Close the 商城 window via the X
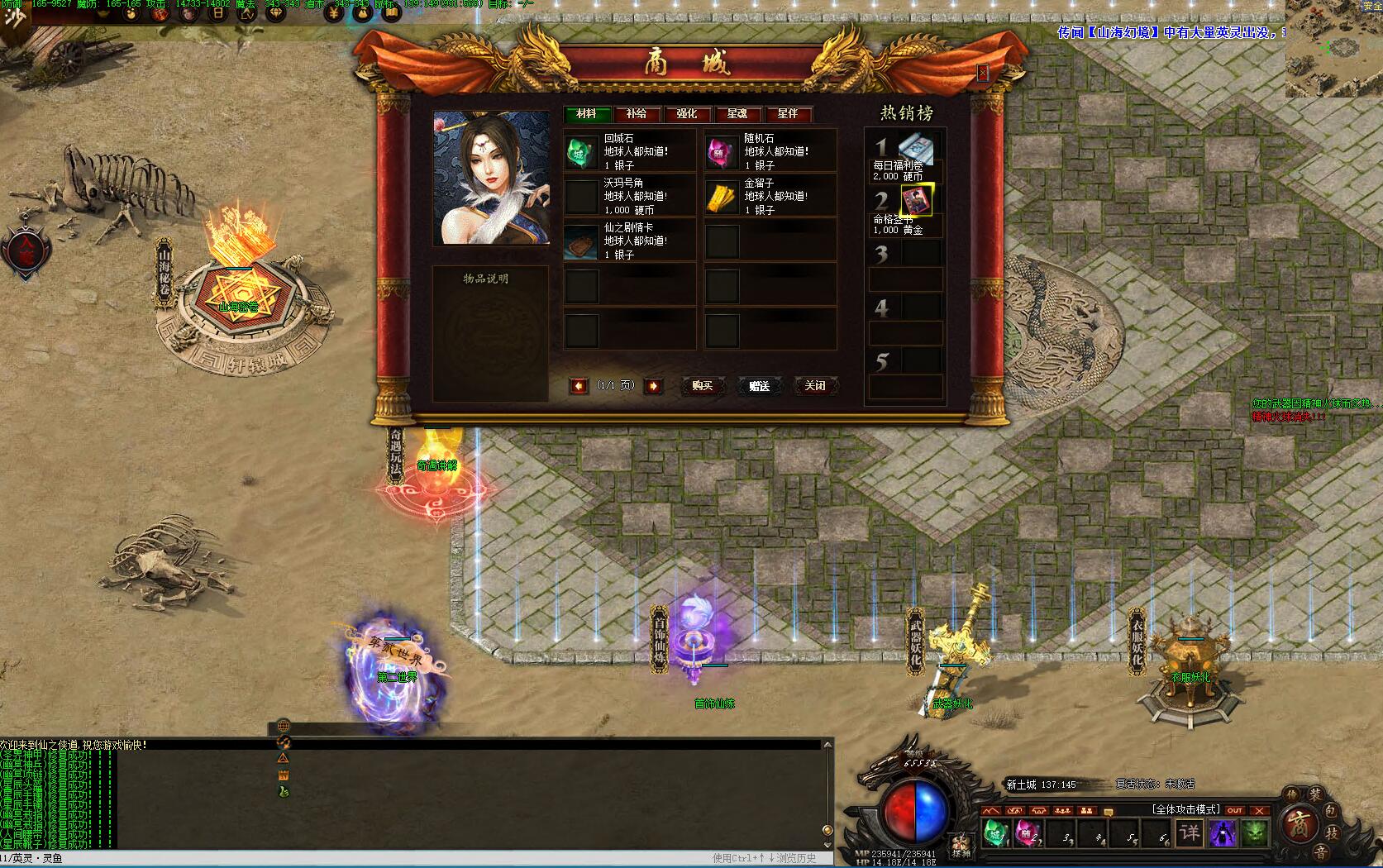This screenshot has height=868, width=1383. pos(982,73)
